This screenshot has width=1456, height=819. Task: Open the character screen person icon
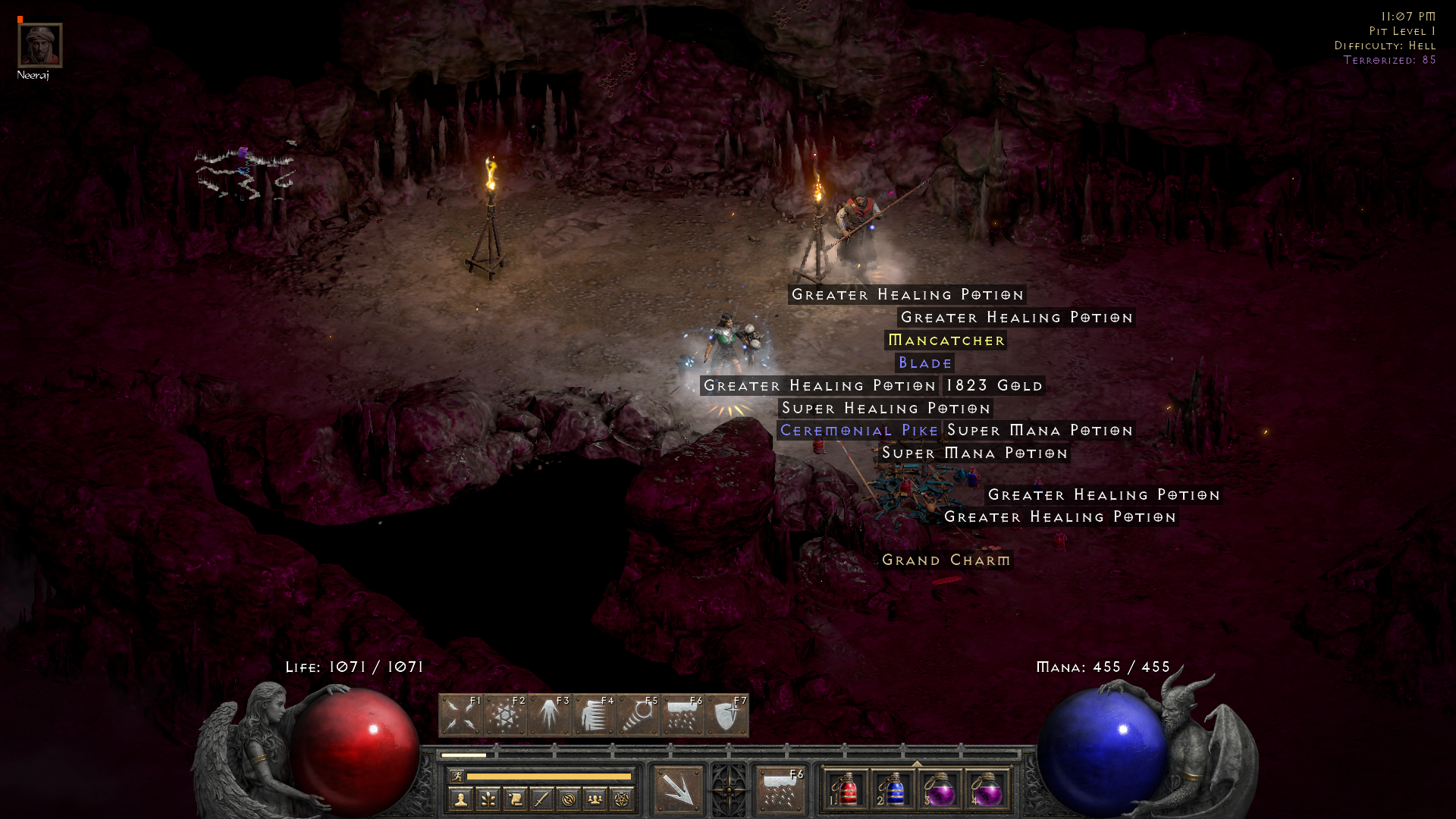pyautogui.click(x=459, y=799)
